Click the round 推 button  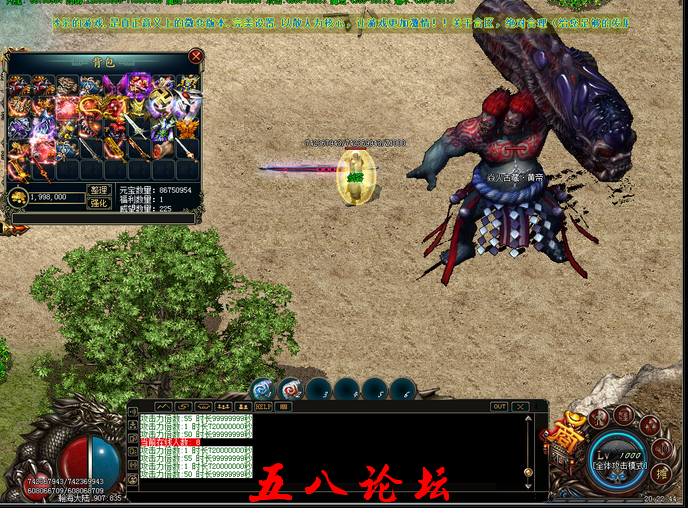tap(660, 474)
